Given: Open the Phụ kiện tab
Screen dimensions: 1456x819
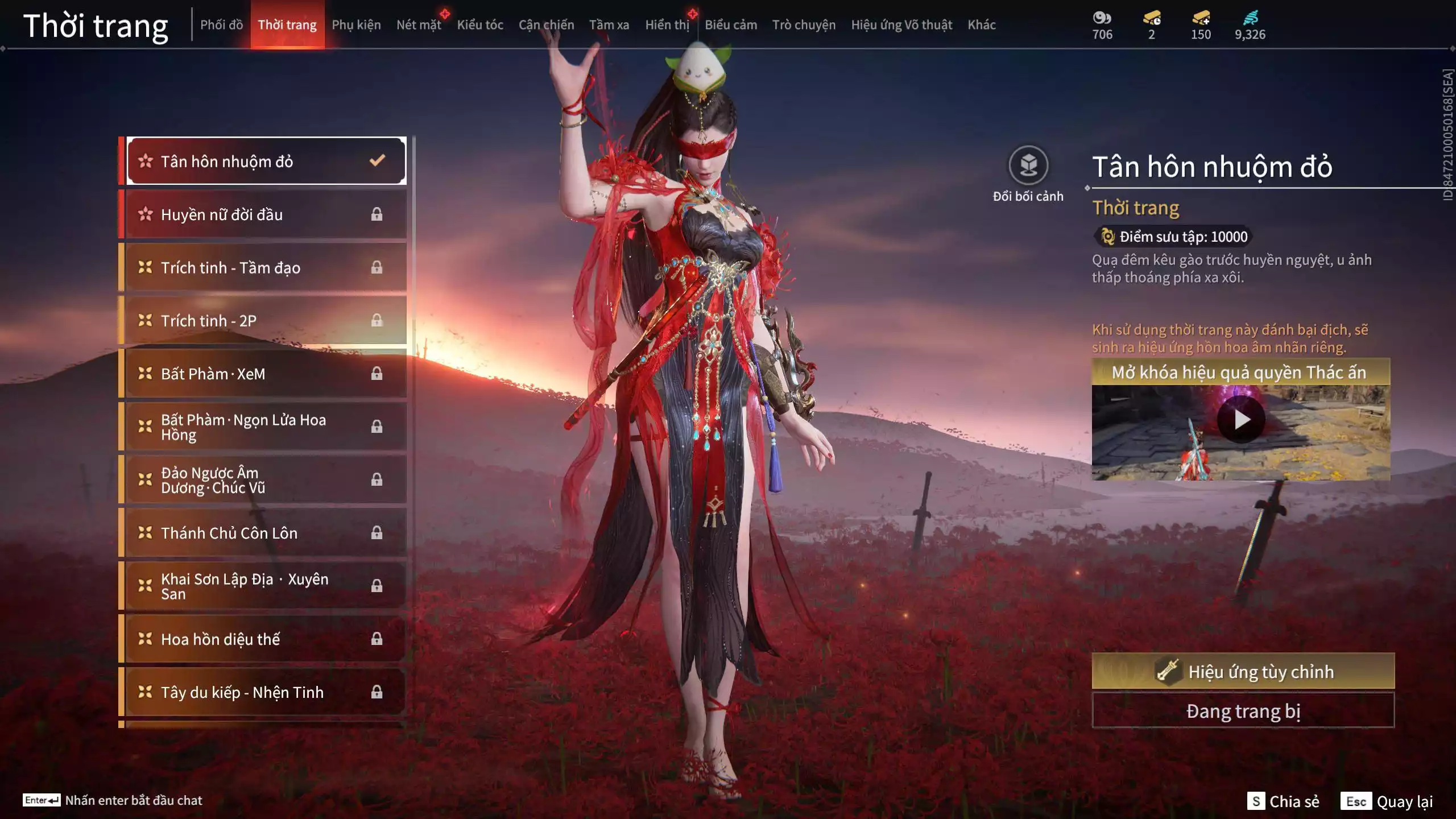Looking at the screenshot, I should pyautogui.click(x=356, y=25).
